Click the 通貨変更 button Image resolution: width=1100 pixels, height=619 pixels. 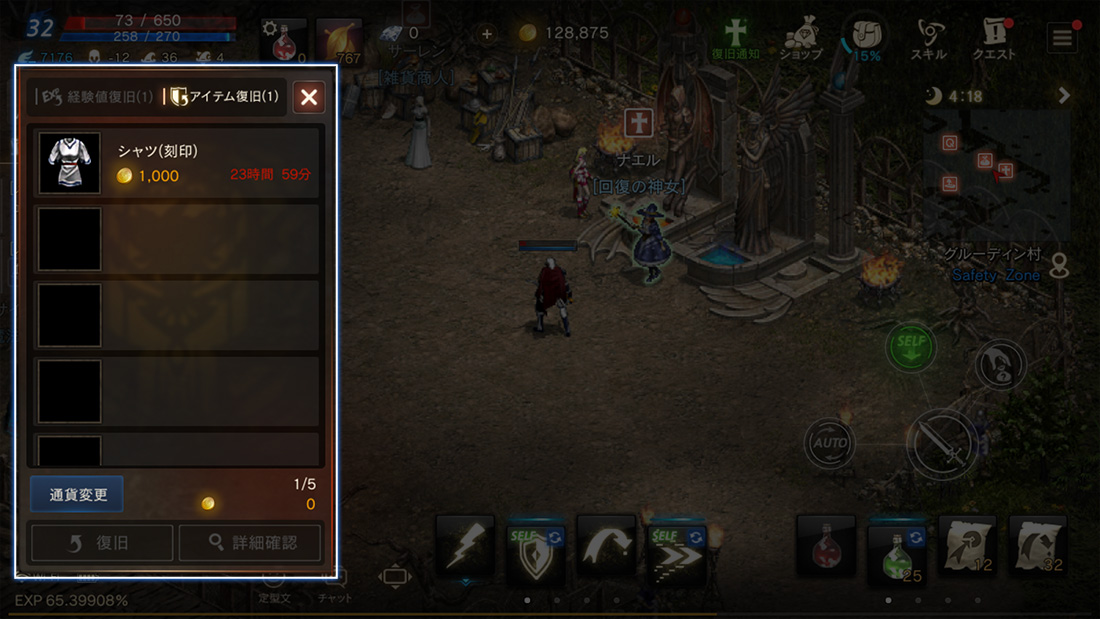77,495
